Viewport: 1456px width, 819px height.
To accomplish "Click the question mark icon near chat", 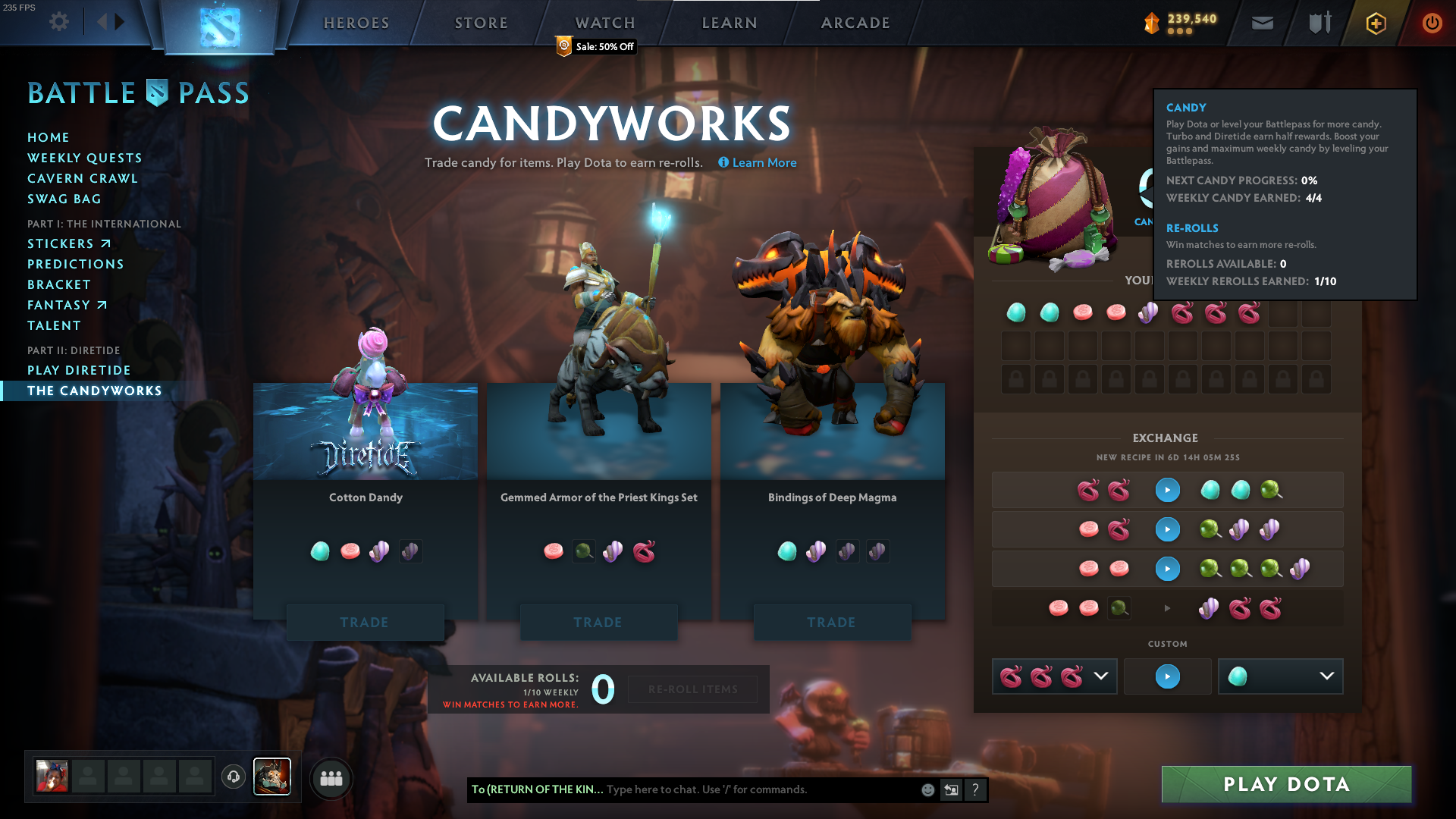I will 975,789.
